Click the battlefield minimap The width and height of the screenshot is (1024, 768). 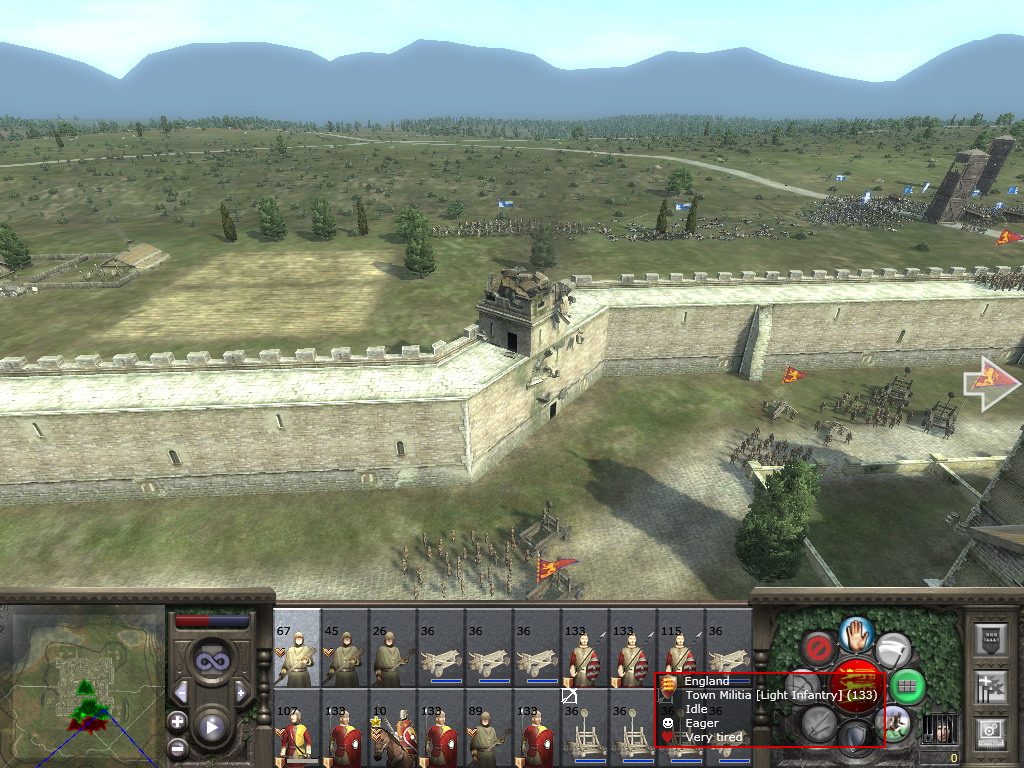(x=83, y=688)
